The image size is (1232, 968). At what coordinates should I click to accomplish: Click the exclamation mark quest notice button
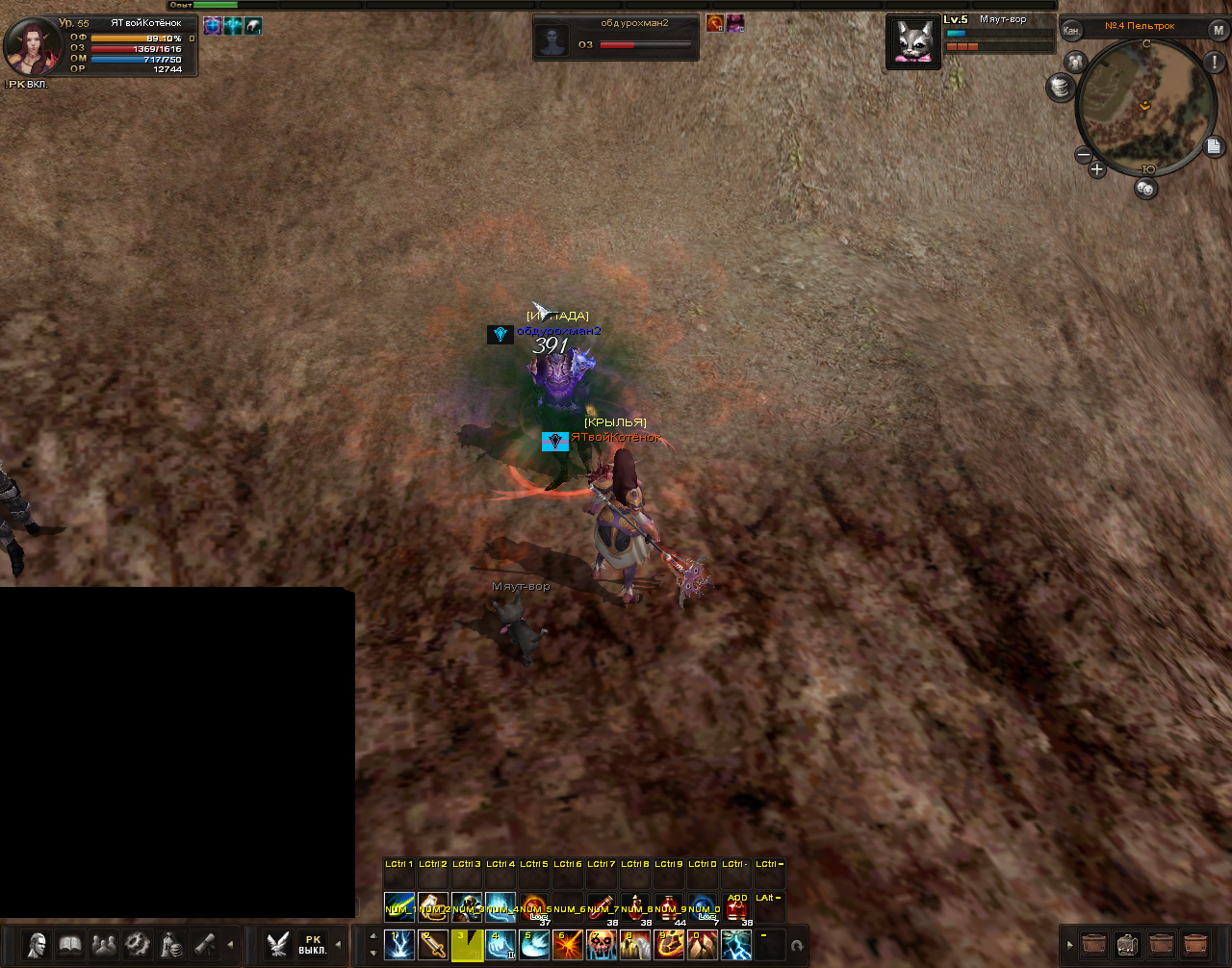point(1213,63)
